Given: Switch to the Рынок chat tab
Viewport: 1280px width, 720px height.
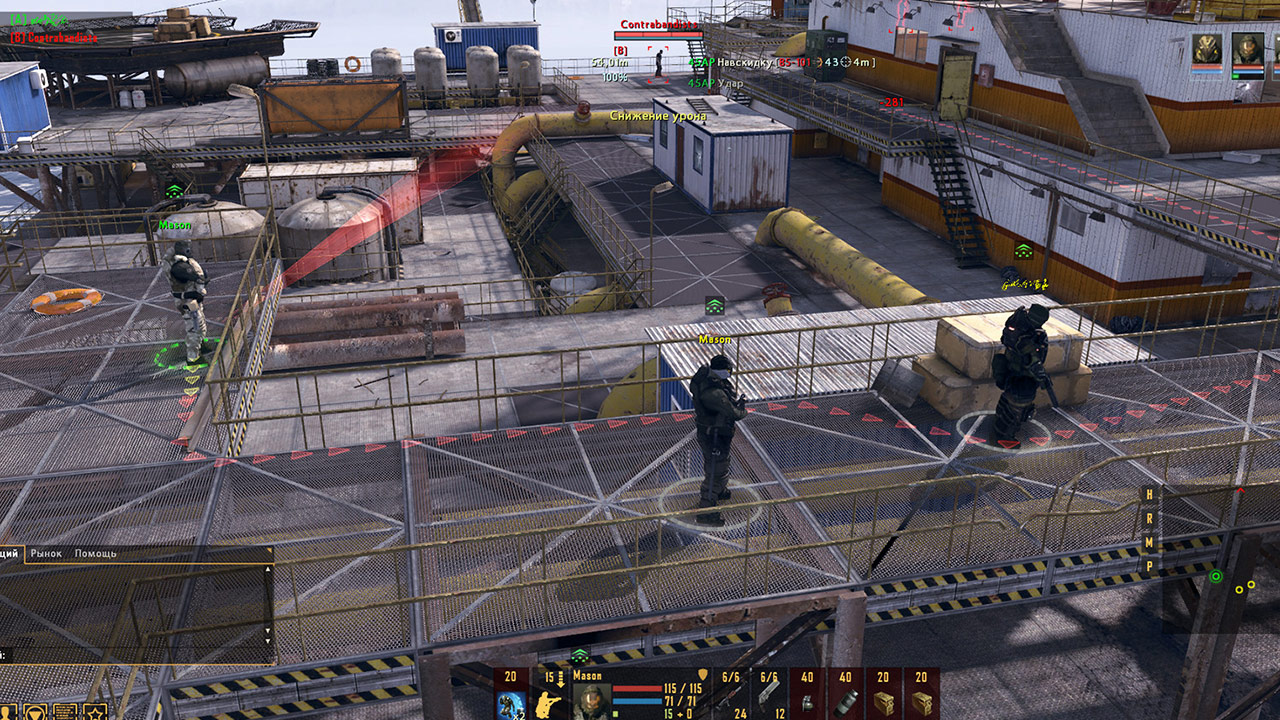Looking at the screenshot, I should pos(46,554).
